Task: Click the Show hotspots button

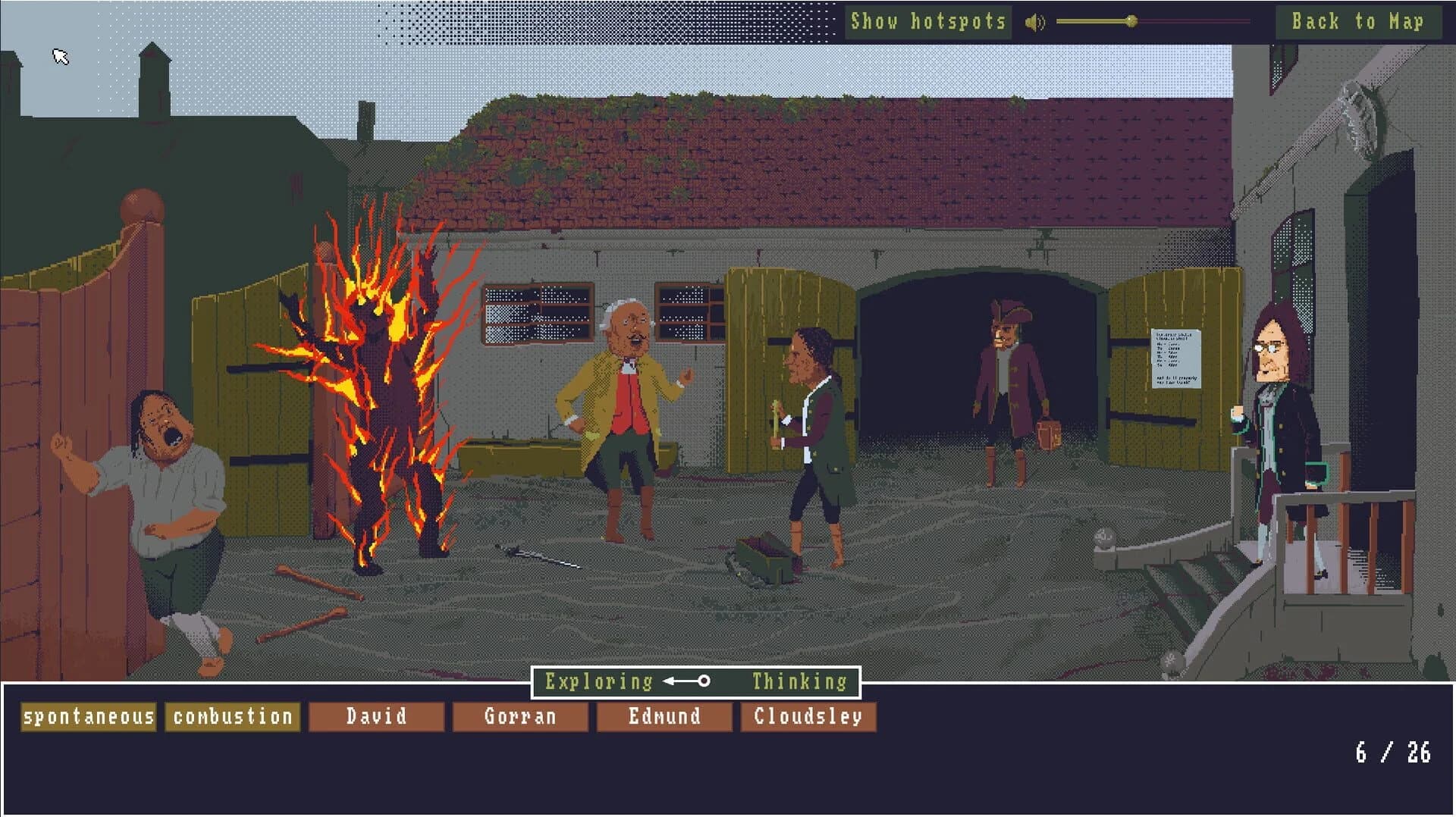Action: click(928, 21)
